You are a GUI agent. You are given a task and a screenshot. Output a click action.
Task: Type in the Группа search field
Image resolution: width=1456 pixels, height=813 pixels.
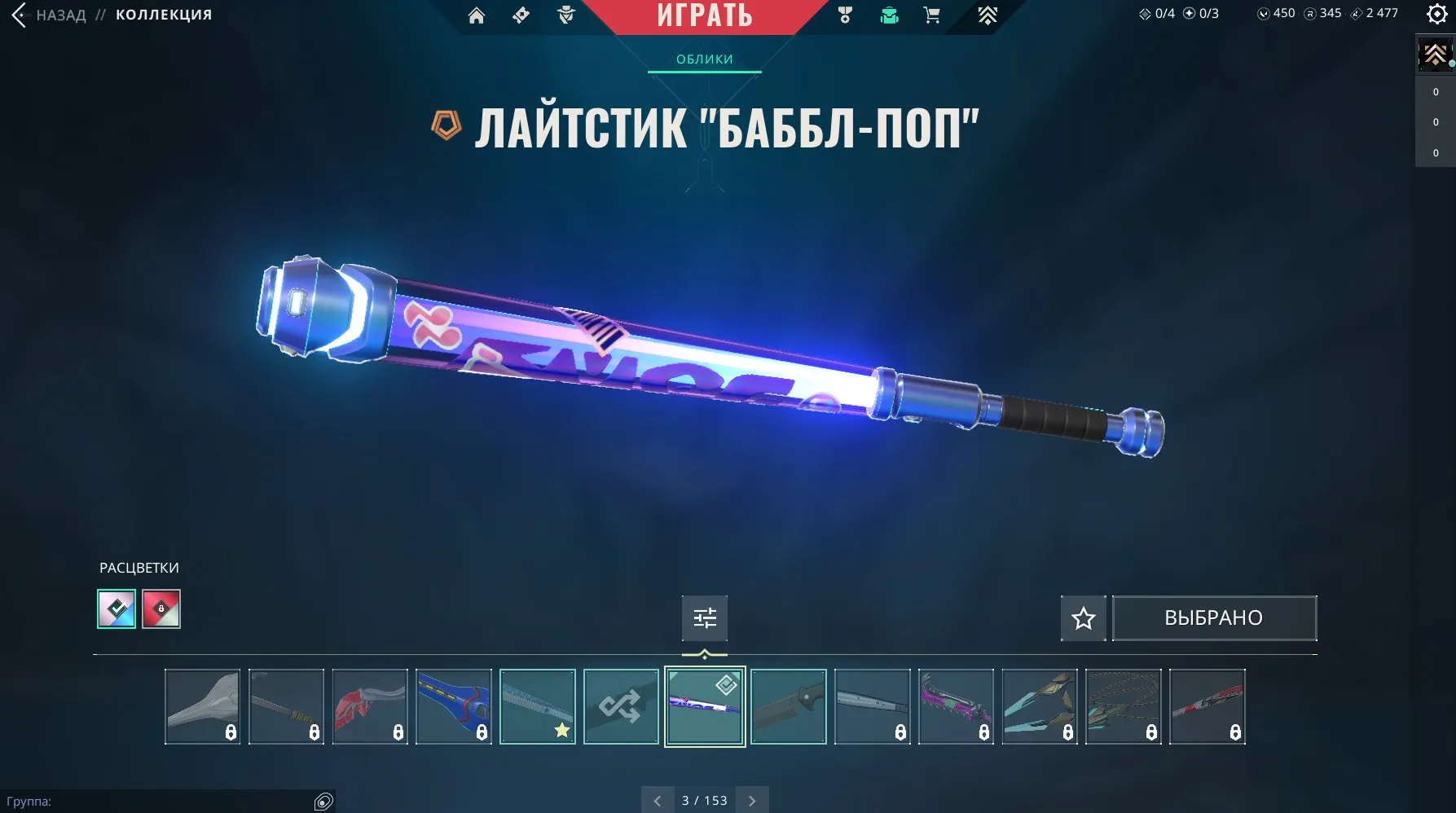click(x=163, y=800)
